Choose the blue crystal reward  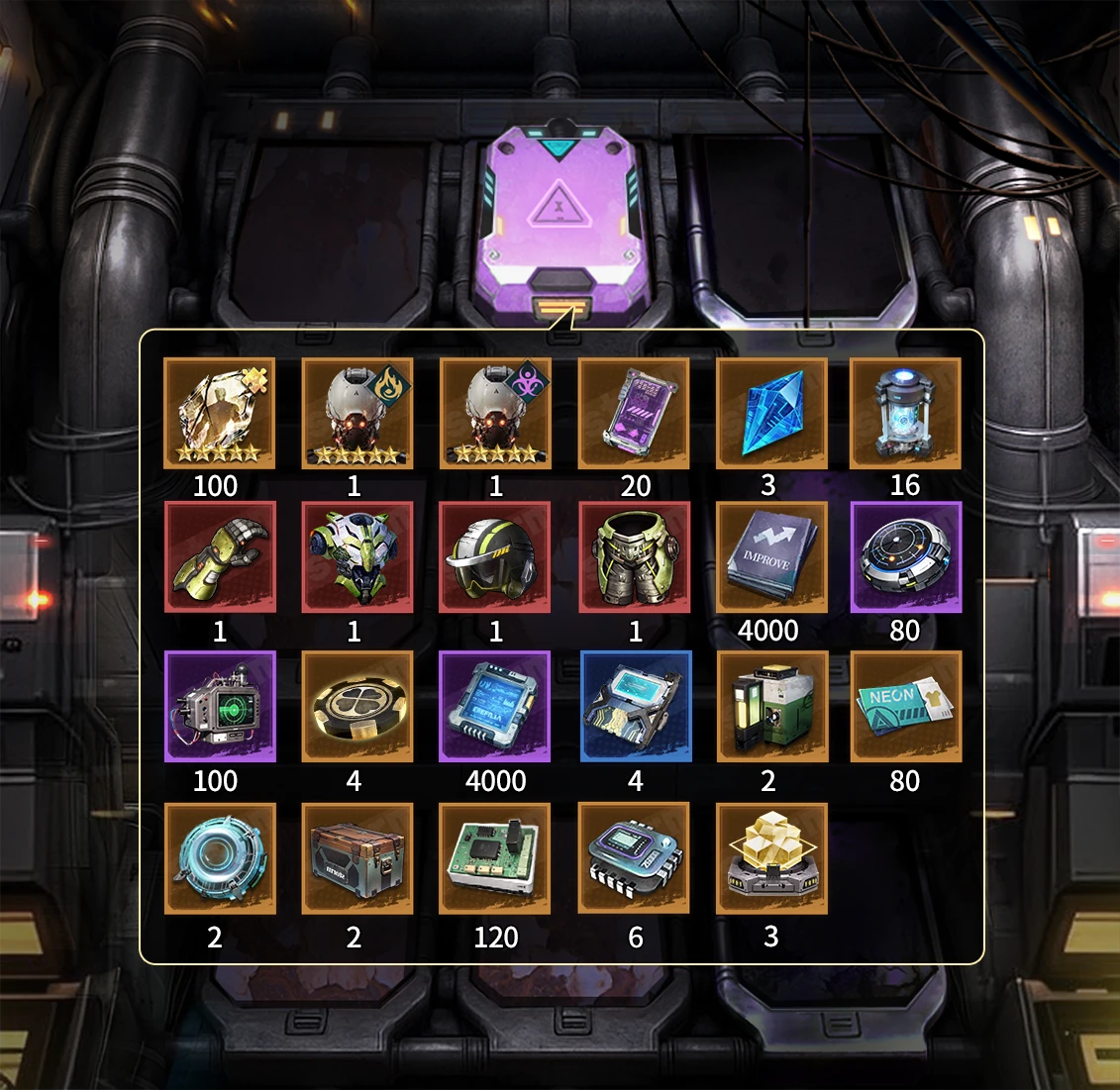(771, 414)
